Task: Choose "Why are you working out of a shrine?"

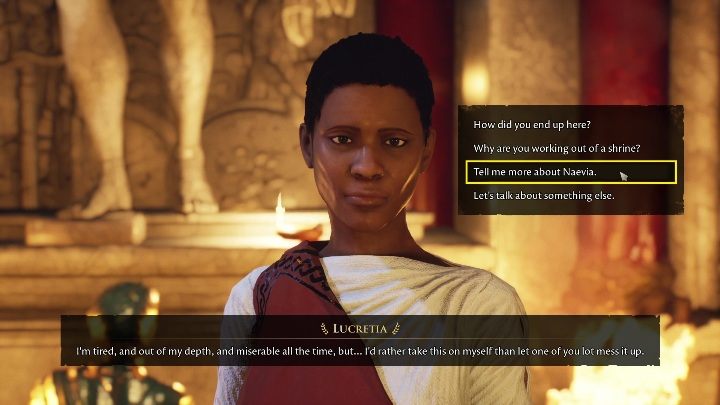Action: click(556, 149)
